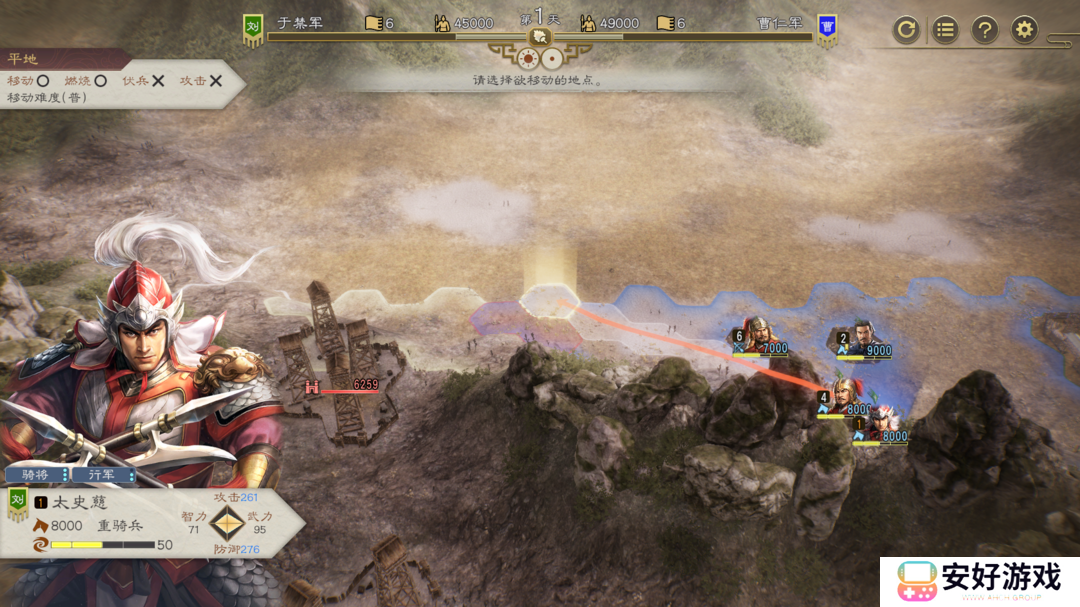Screen dimensions: 1080x607
Task: Open the day turn-order emblem at top
Action: [540, 37]
